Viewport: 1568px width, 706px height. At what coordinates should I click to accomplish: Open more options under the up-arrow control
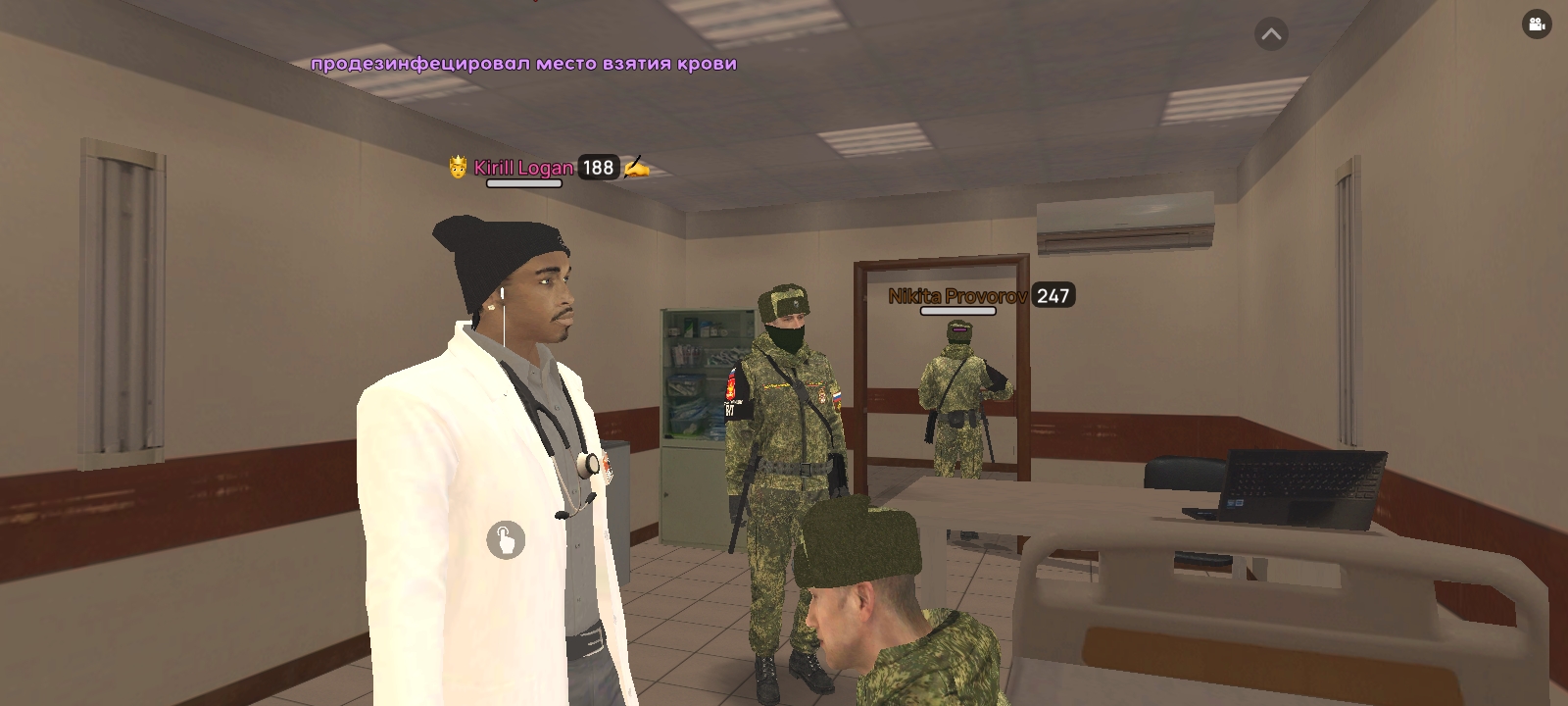point(1270,33)
